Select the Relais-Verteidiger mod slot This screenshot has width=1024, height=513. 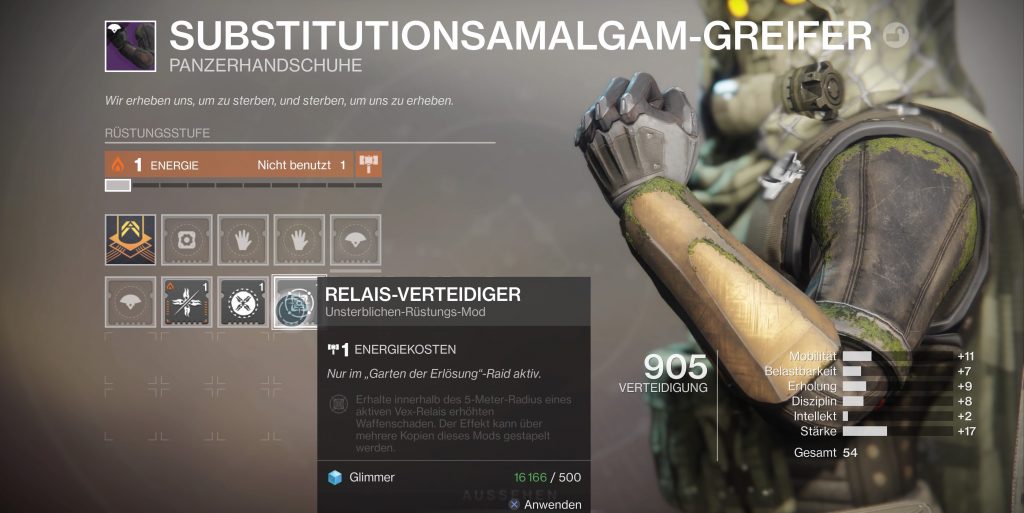click(x=298, y=302)
